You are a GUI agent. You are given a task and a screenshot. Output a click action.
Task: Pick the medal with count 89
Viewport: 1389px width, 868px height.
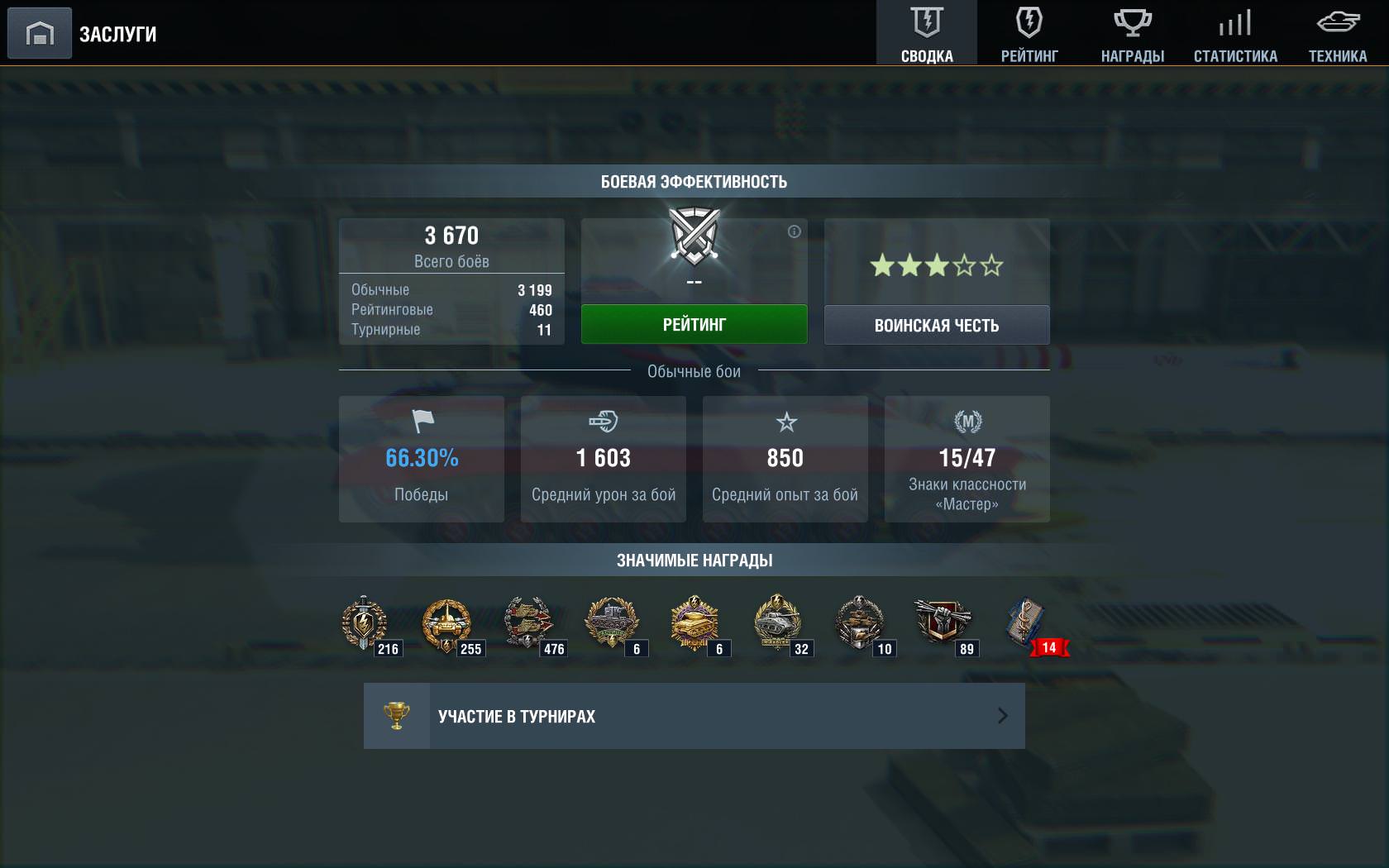coord(943,624)
